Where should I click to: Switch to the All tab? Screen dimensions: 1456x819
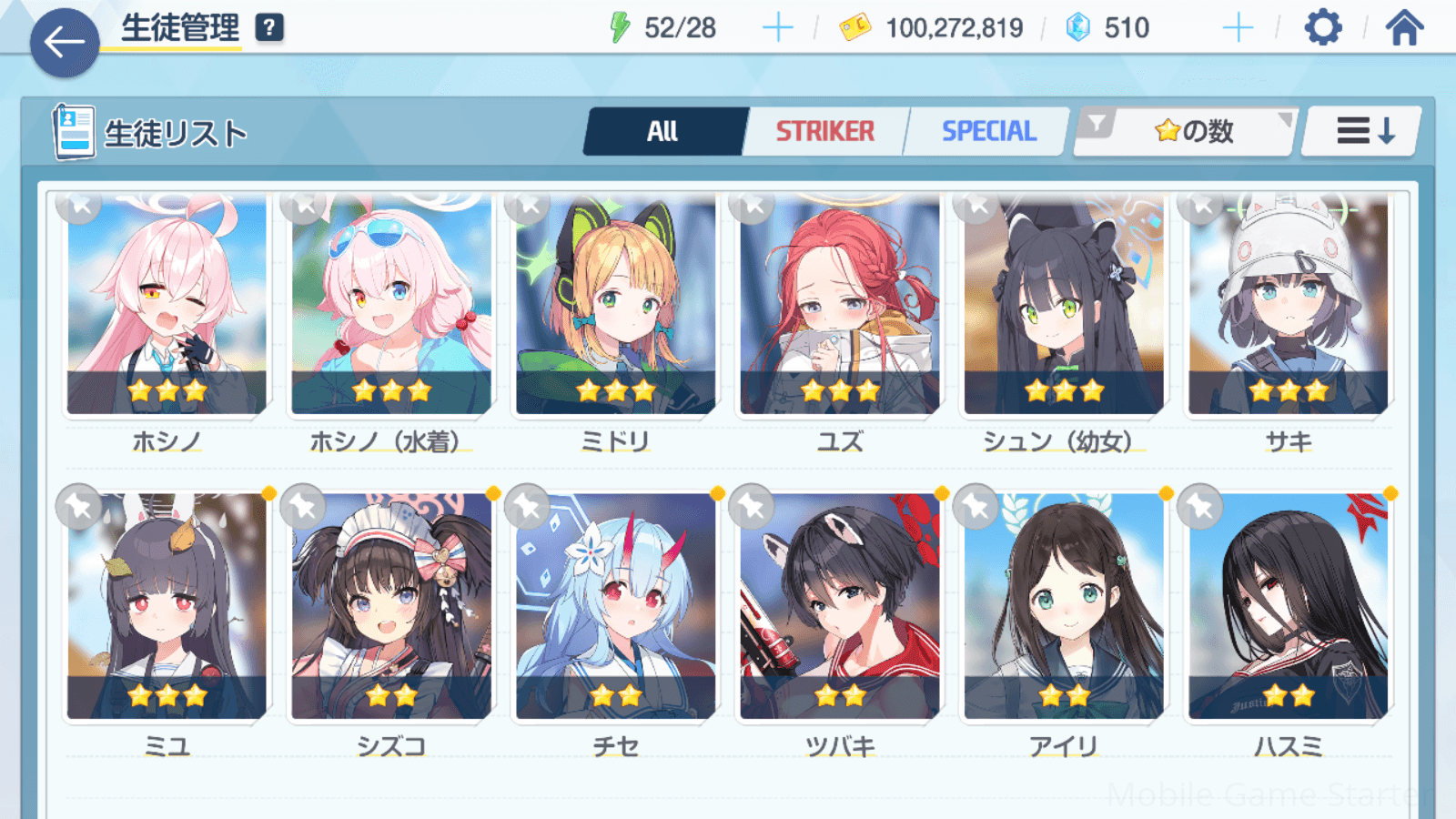pos(663,132)
